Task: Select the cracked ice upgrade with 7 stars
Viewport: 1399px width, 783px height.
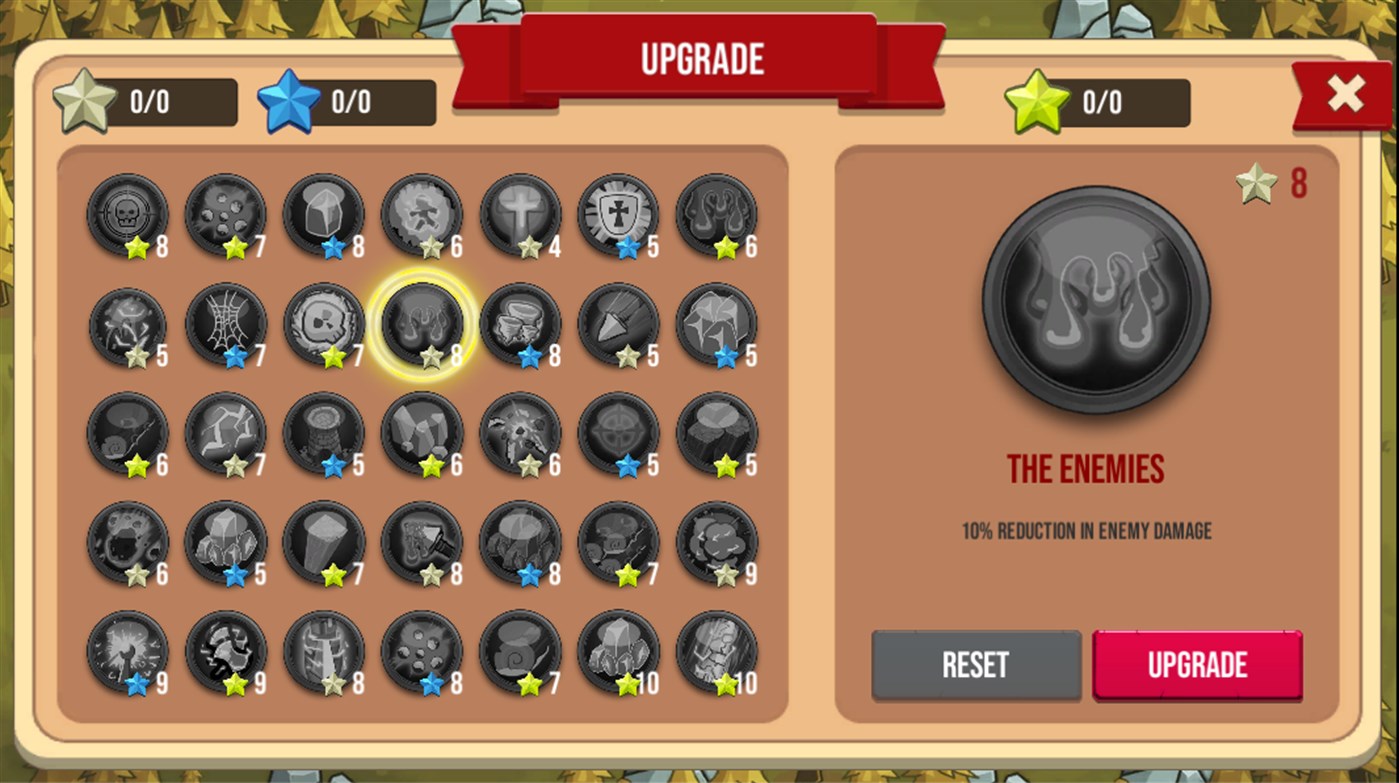Action: pos(226,435)
